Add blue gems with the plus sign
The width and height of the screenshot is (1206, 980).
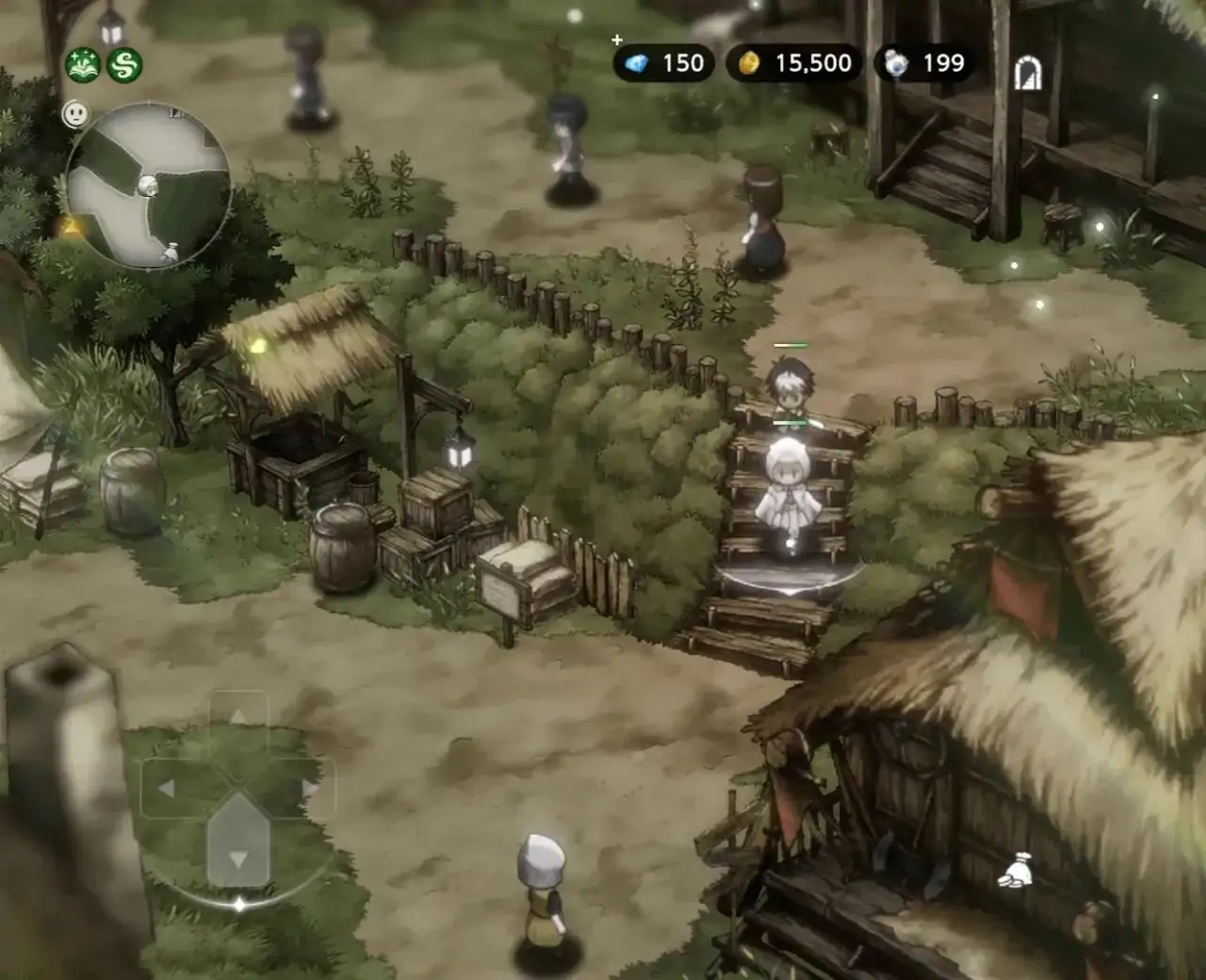[617, 41]
